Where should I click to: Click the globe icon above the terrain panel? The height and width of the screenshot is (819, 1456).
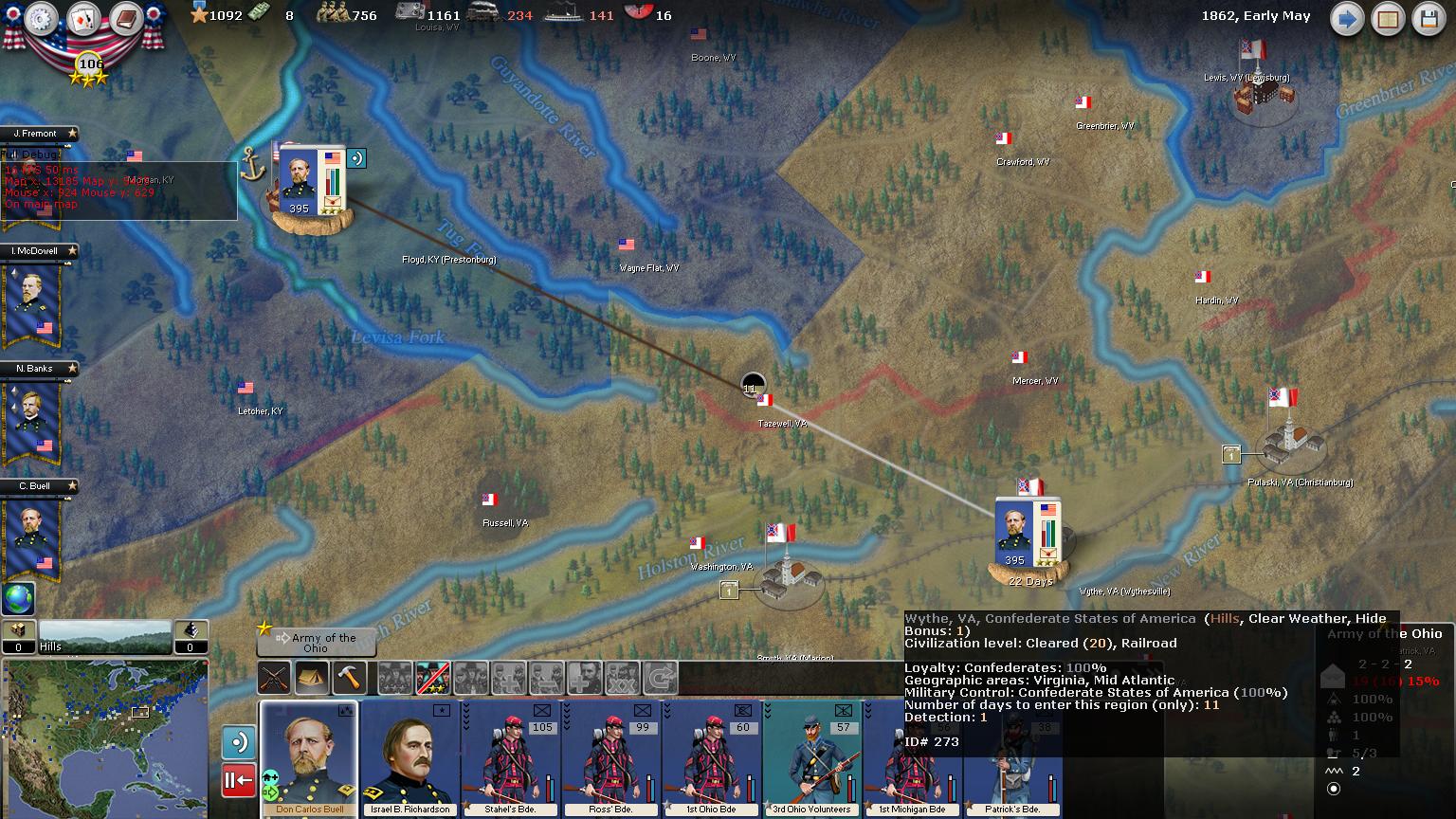pyautogui.click(x=18, y=598)
